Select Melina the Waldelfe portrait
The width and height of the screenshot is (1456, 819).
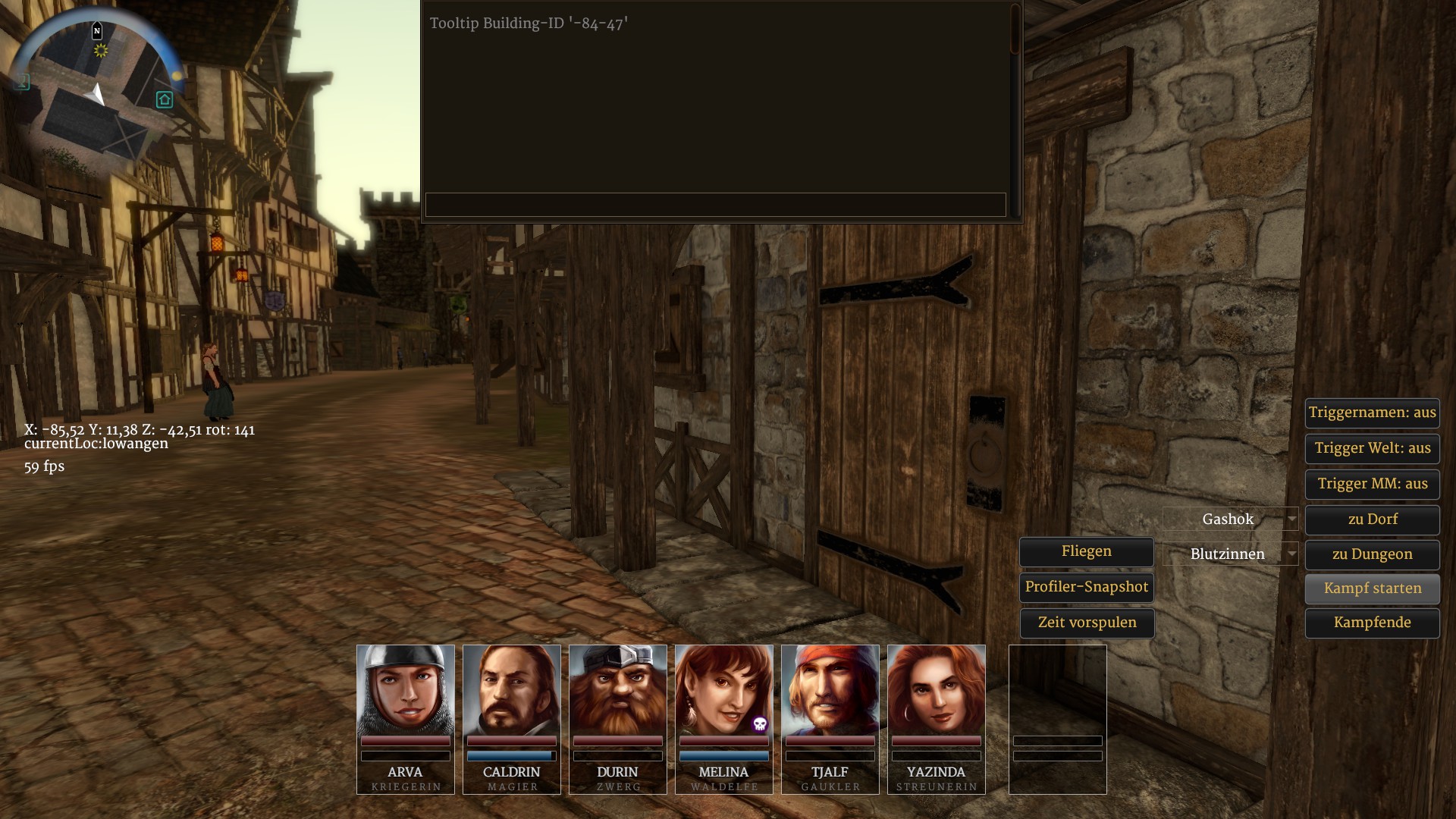(724, 690)
